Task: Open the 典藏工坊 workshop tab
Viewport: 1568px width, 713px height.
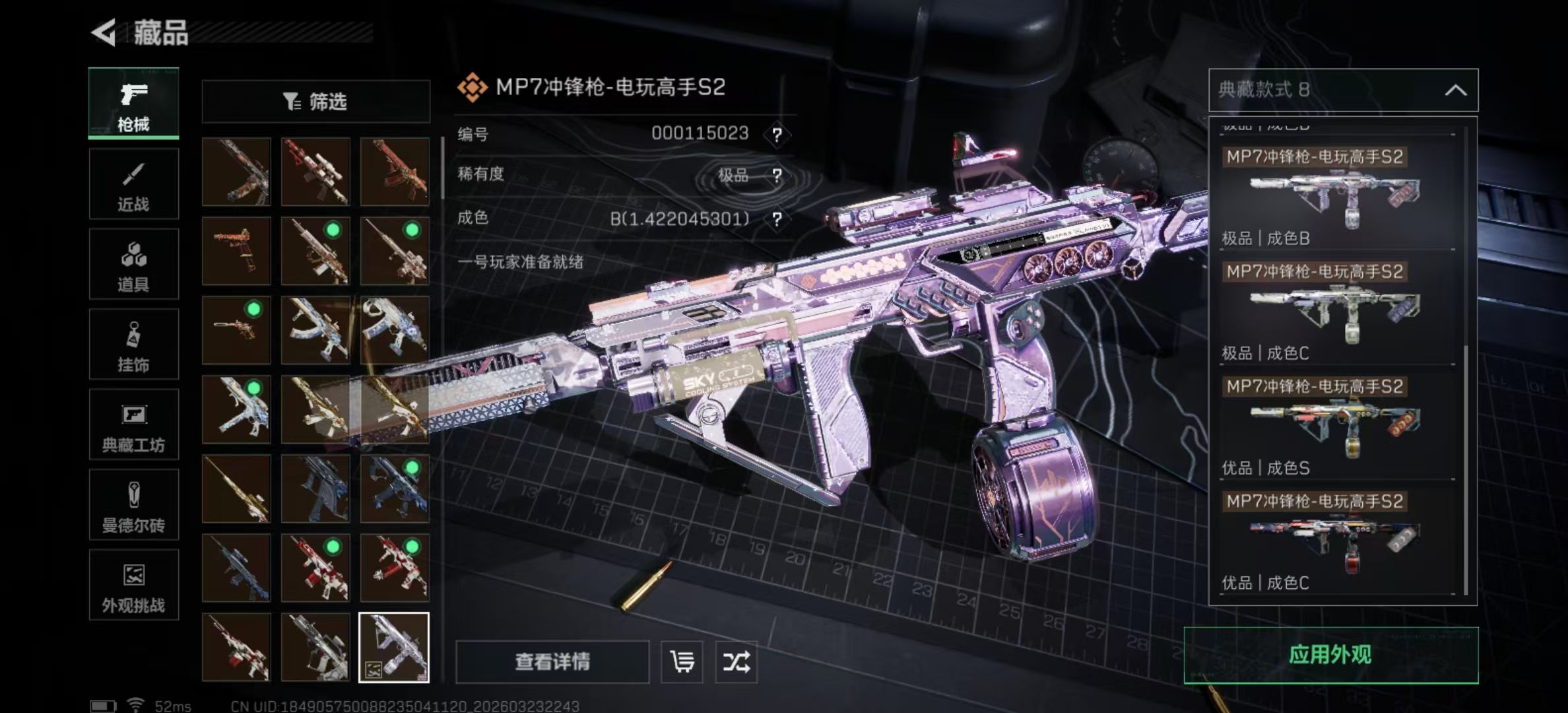Action: (133, 425)
